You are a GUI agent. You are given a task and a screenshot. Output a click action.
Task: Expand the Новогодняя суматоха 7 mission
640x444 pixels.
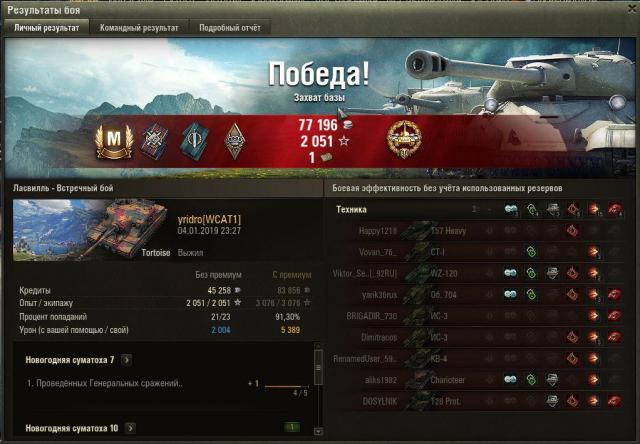click(127, 359)
